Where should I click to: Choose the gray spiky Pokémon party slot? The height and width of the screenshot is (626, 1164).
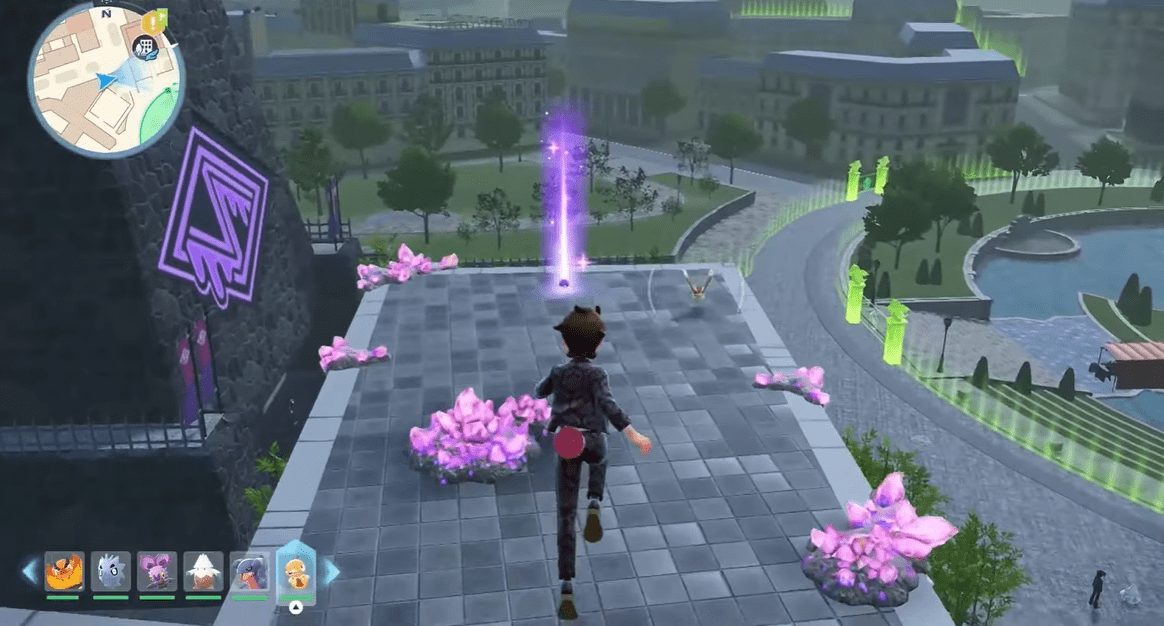[110, 572]
